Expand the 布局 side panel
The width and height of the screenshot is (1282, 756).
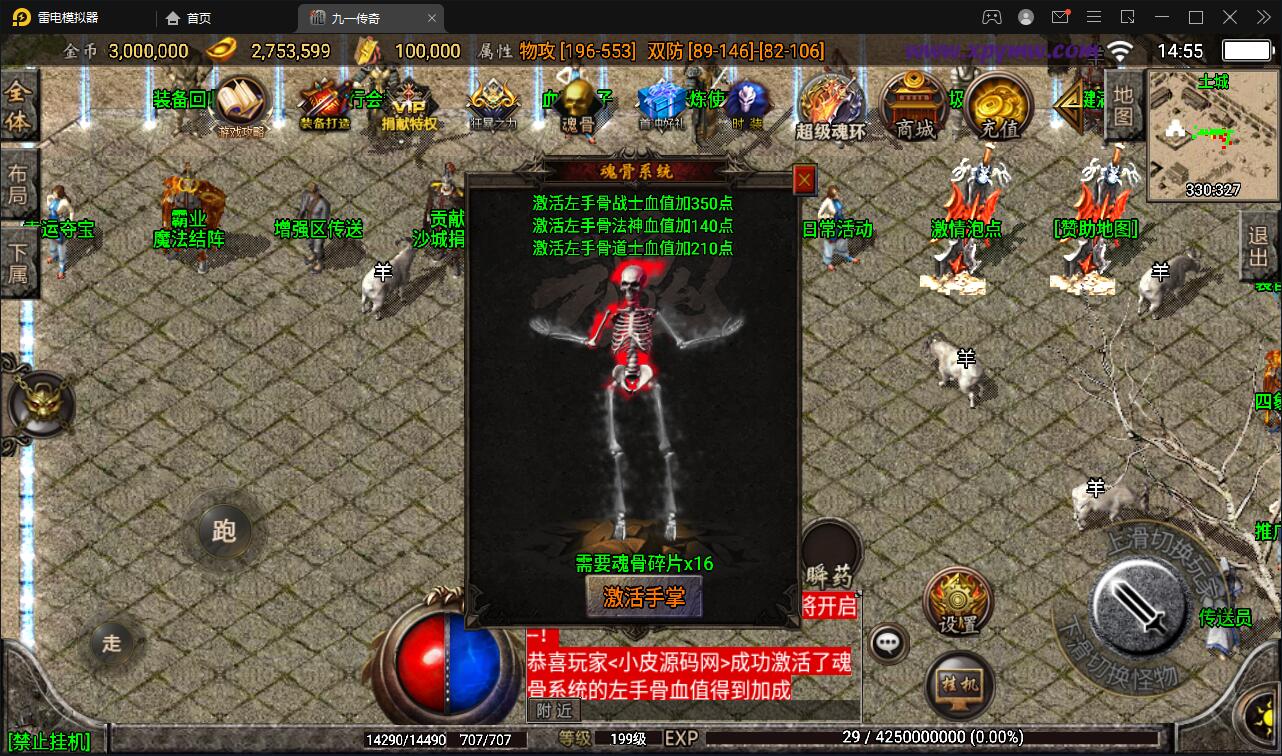coord(19,180)
